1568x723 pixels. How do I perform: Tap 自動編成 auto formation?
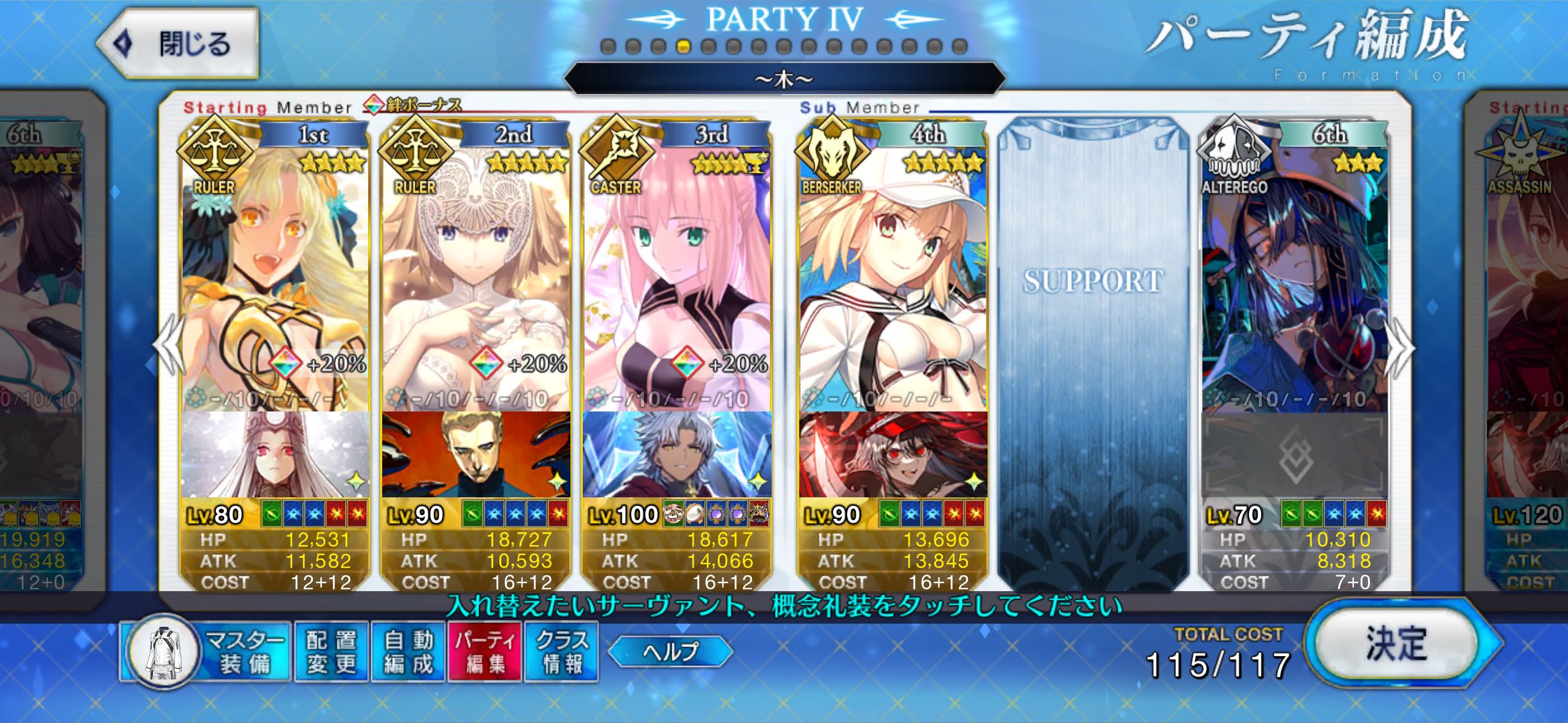(x=409, y=652)
